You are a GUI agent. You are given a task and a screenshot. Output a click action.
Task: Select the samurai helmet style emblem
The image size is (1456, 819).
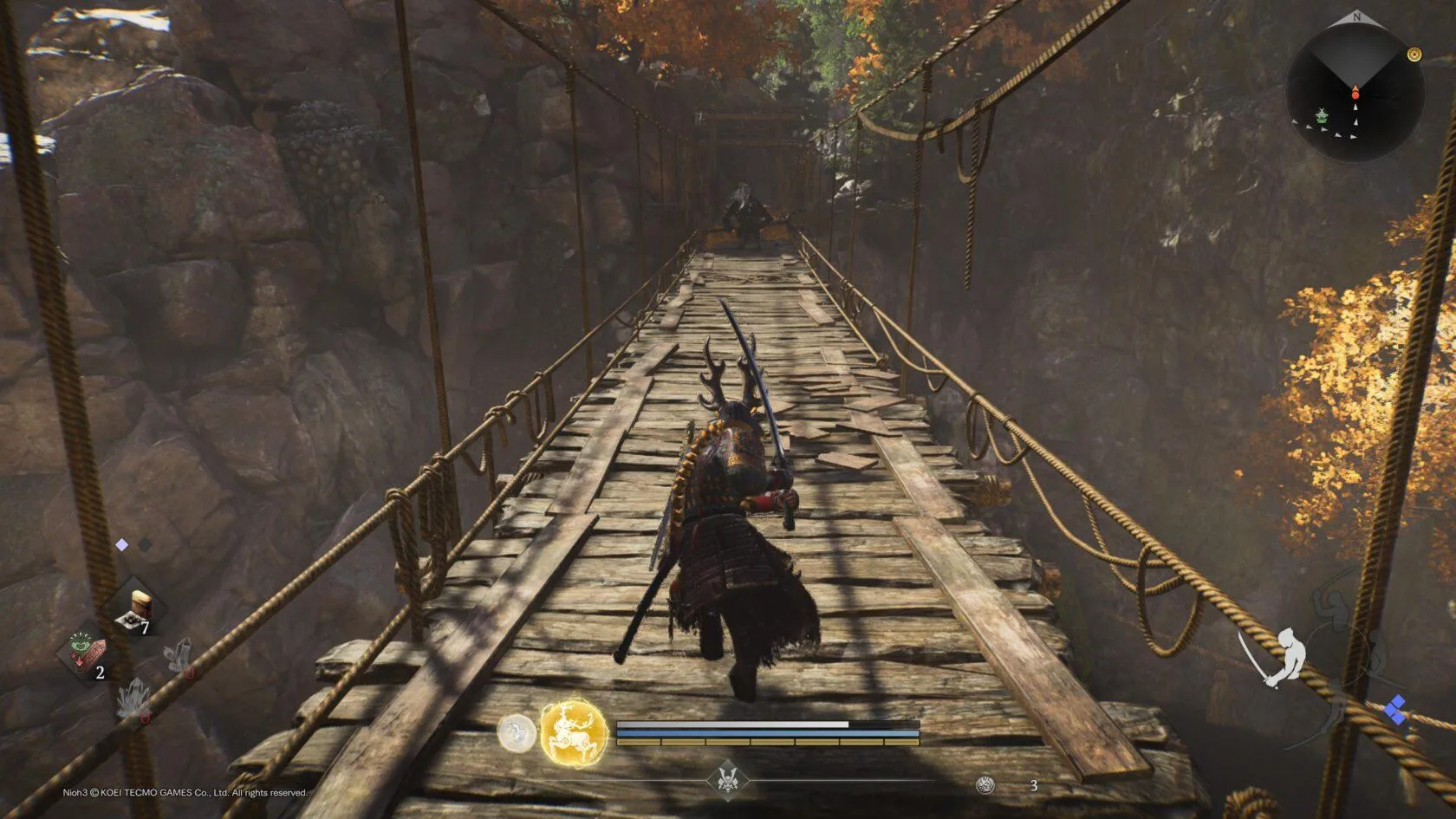pos(727,777)
